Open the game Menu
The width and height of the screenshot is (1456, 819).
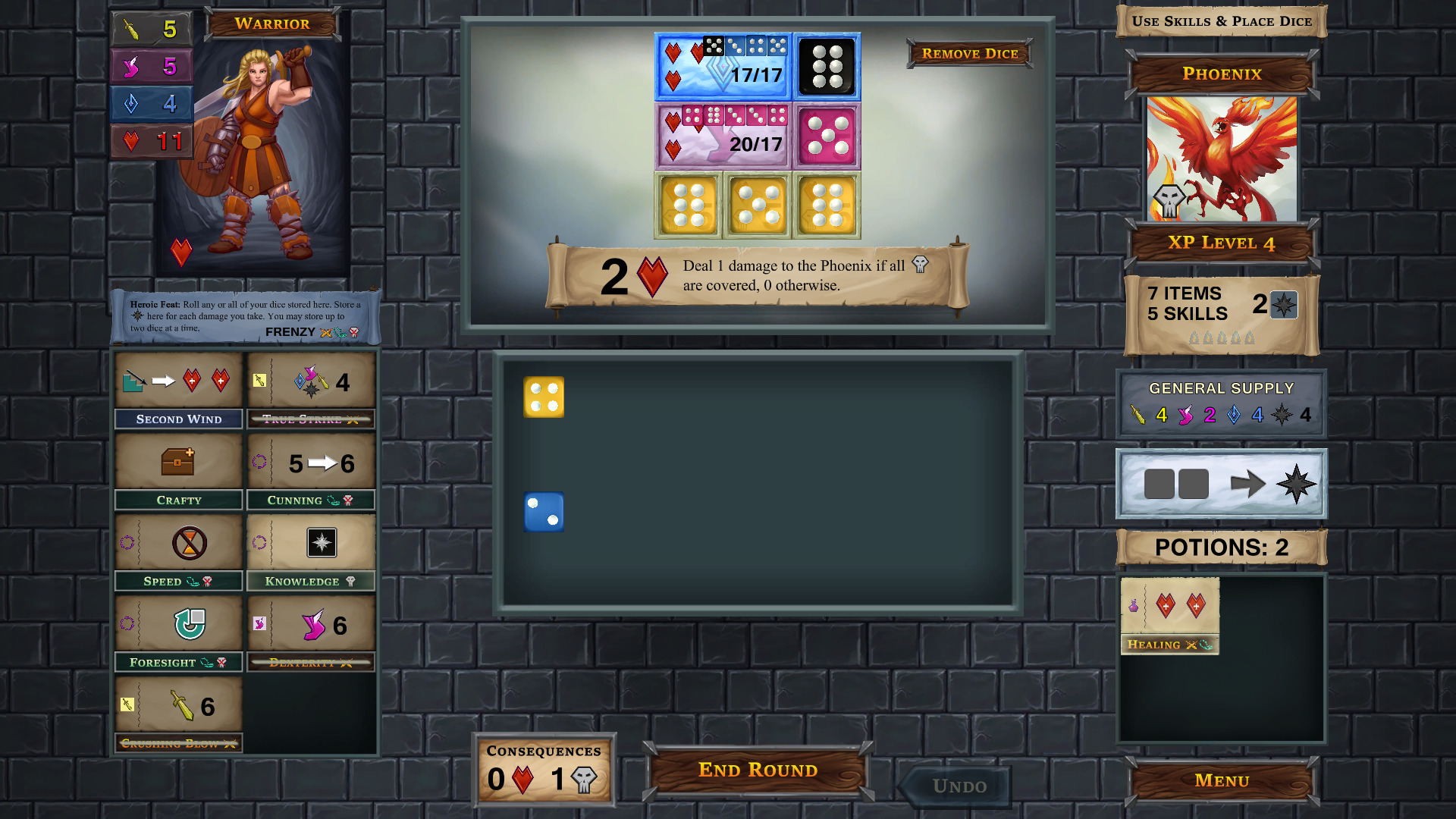(1220, 780)
